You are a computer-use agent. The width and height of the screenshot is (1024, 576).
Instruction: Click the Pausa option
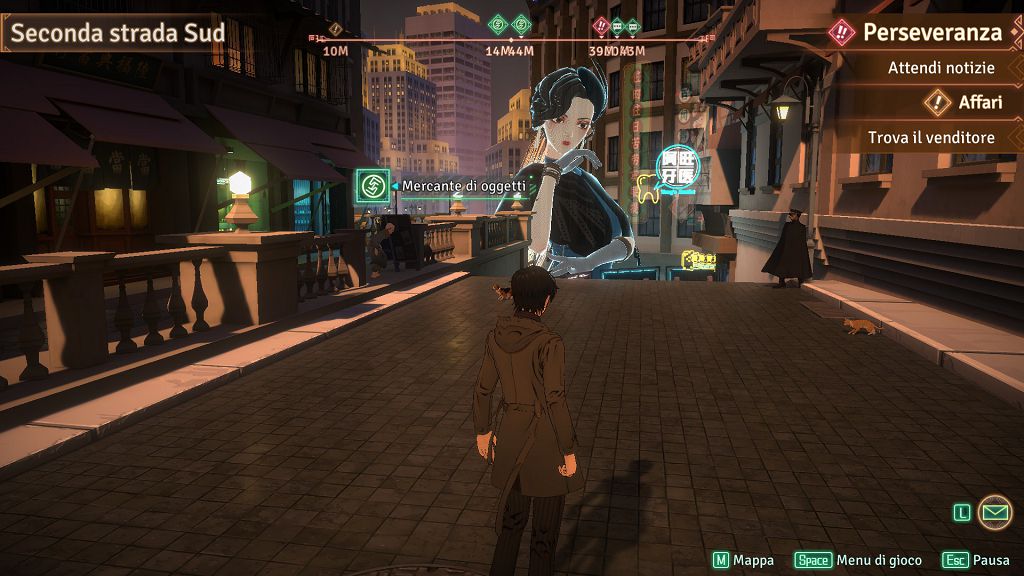[x=976, y=560]
